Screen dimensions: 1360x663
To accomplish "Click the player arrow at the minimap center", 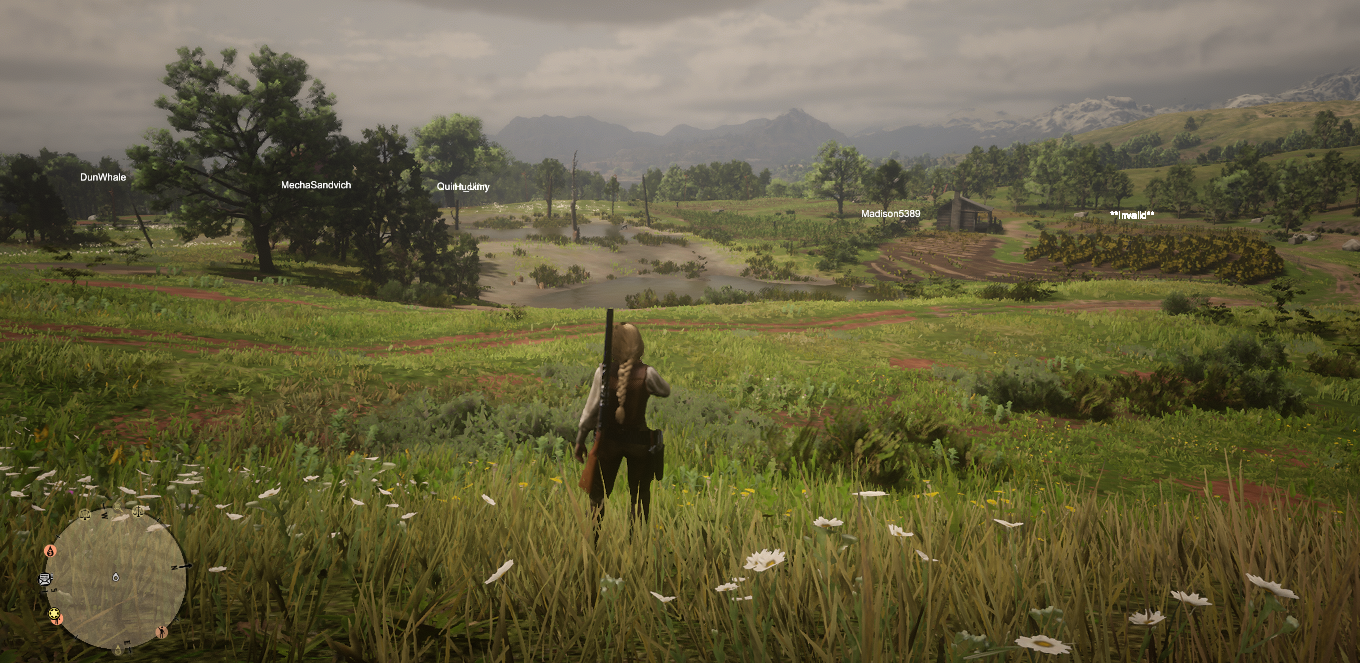I will pyautogui.click(x=115, y=577).
